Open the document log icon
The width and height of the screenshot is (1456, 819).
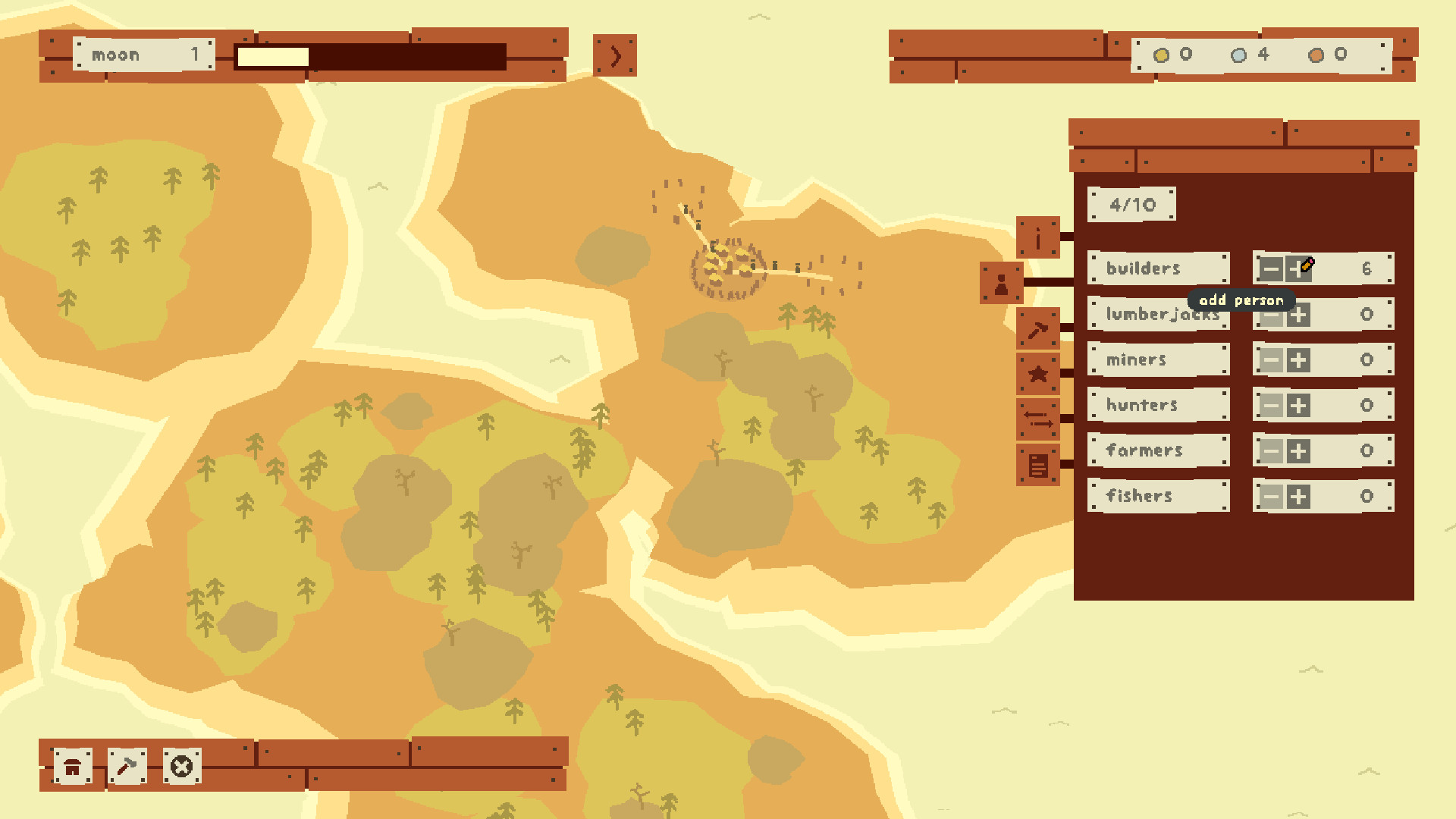click(x=1037, y=466)
